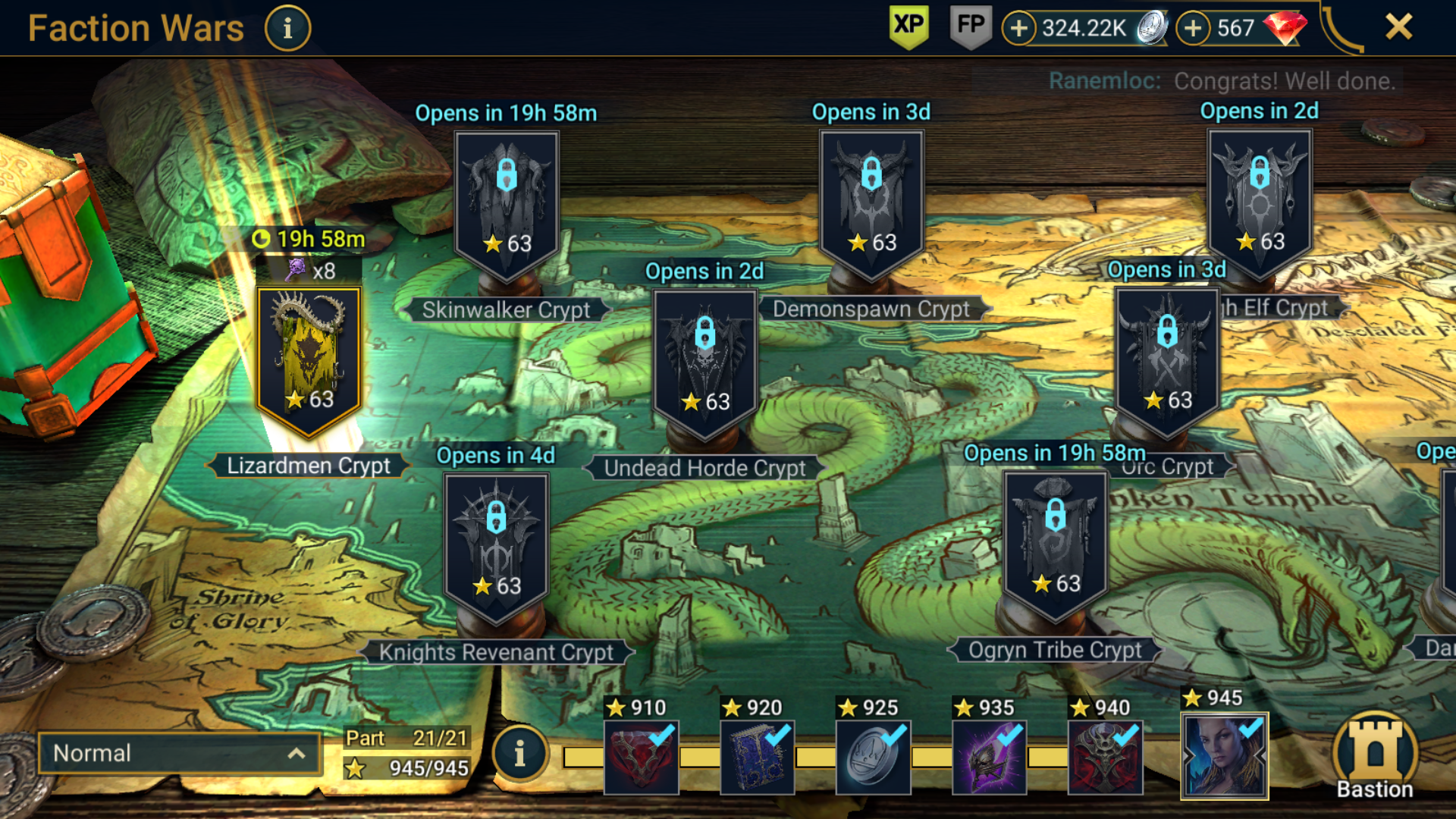
Task: Open the Normal difficulty dropdown
Action: [x=179, y=753]
